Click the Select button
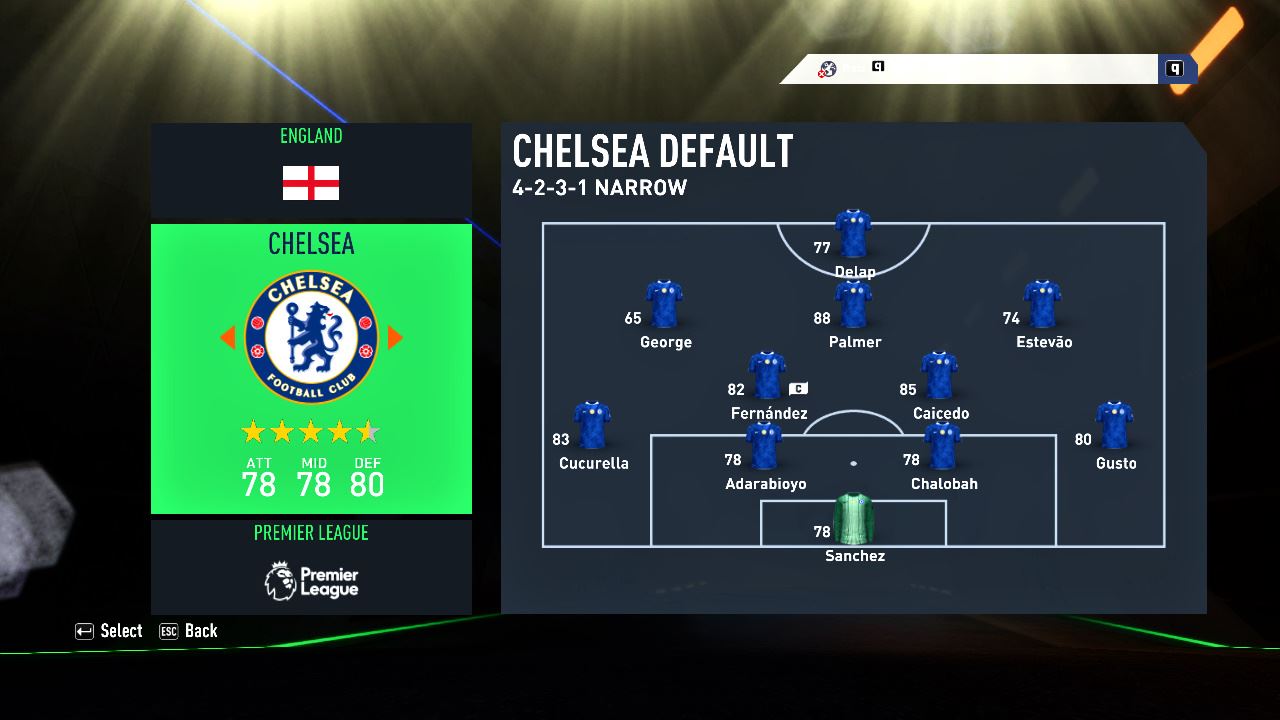 109,631
